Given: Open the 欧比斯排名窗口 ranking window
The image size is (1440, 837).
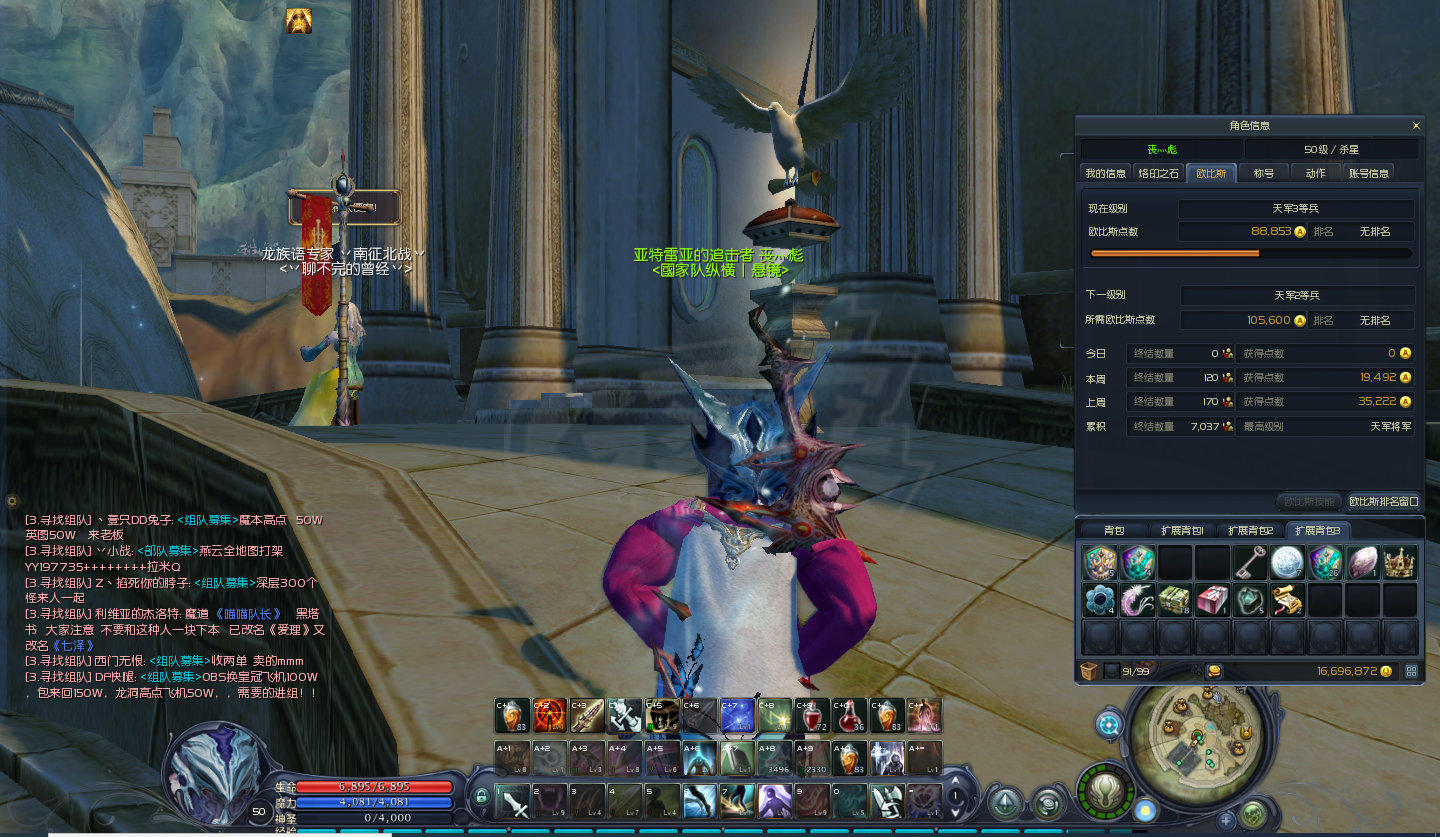Looking at the screenshot, I should point(1383,501).
